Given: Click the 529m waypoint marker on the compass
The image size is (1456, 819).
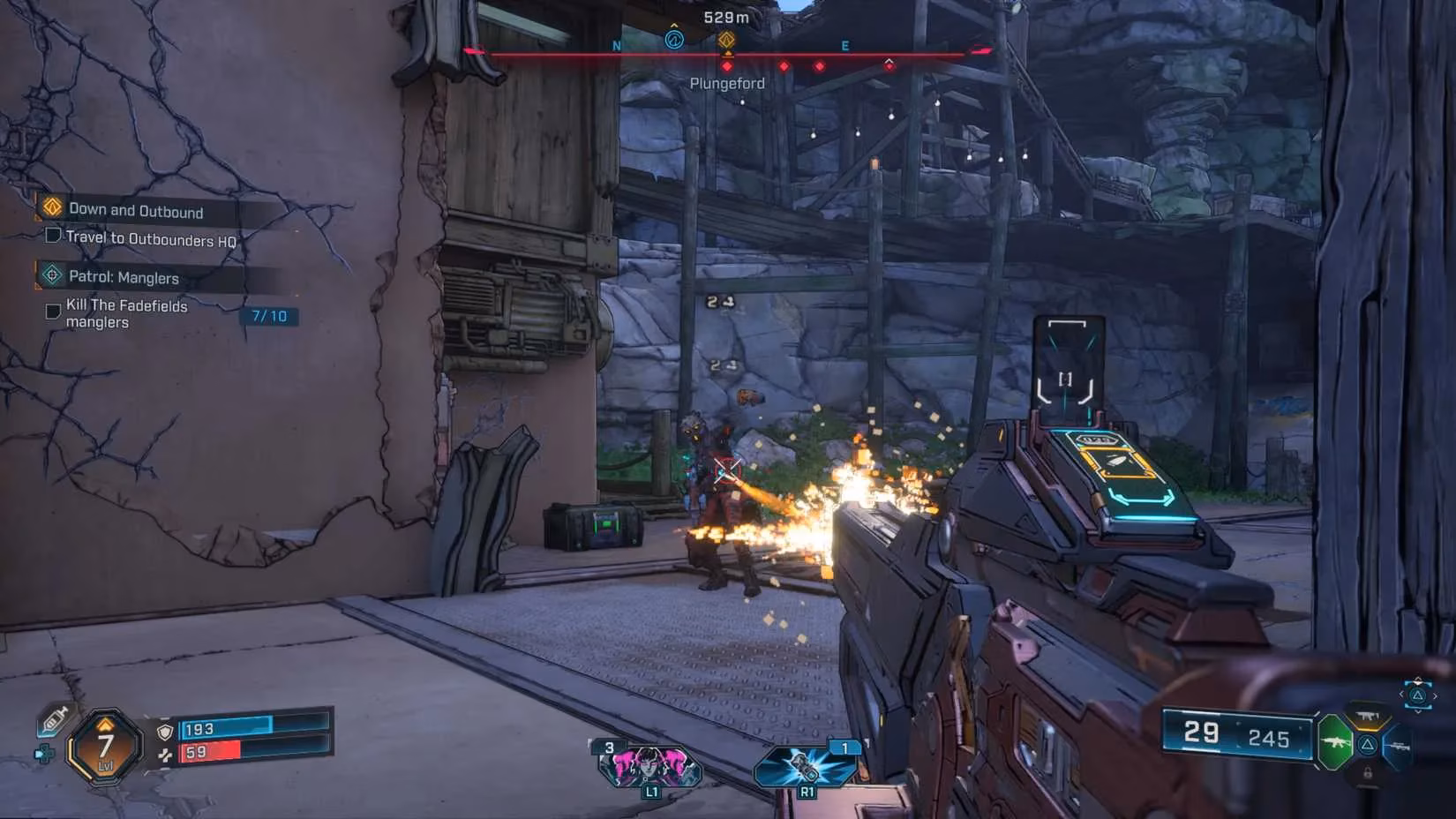Looking at the screenshot, I should tap(726, 39).
